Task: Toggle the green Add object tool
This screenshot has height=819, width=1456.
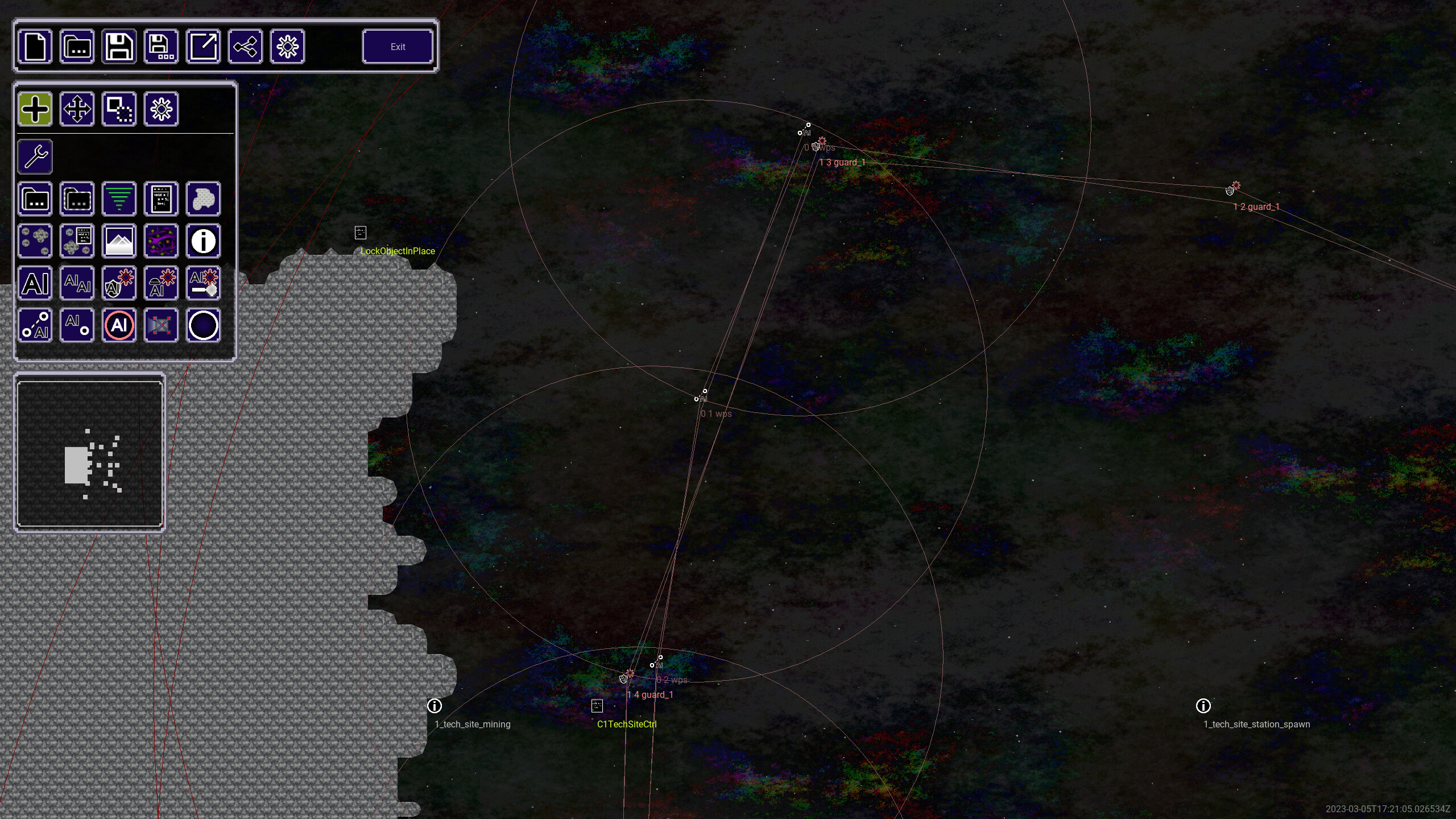Action: pos(35,108)
